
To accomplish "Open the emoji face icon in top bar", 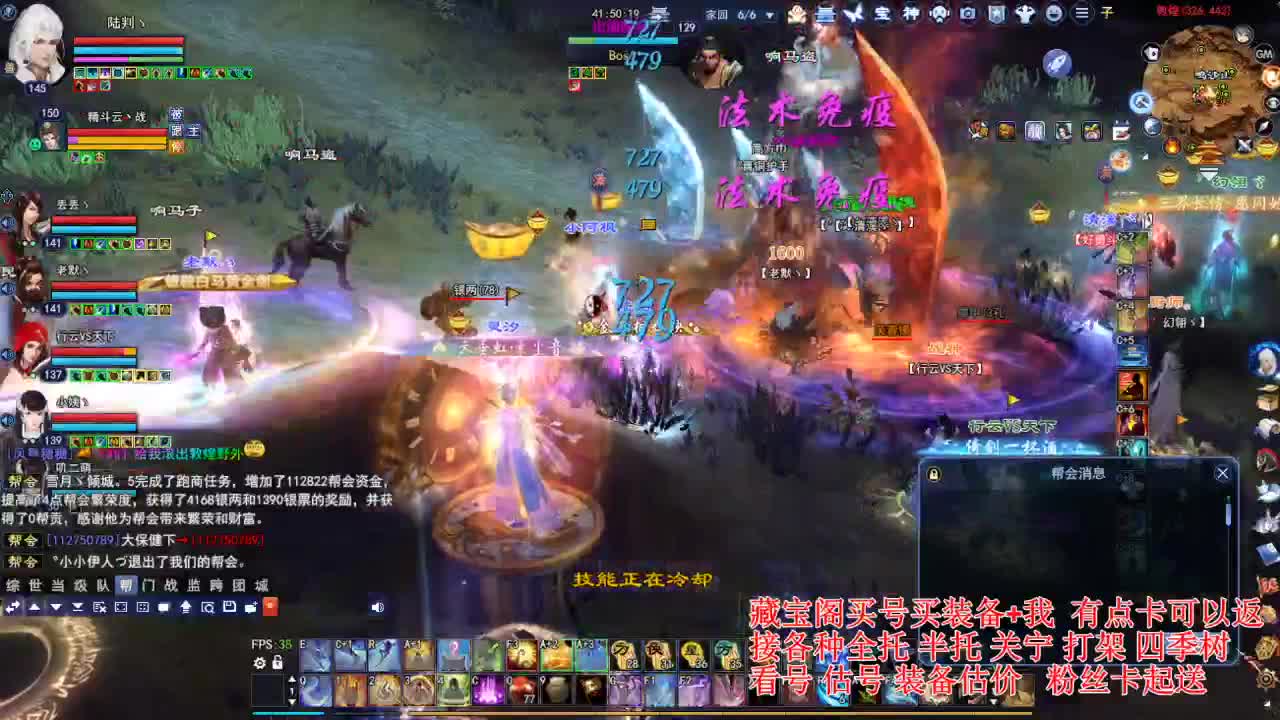I will point(1056,13).
